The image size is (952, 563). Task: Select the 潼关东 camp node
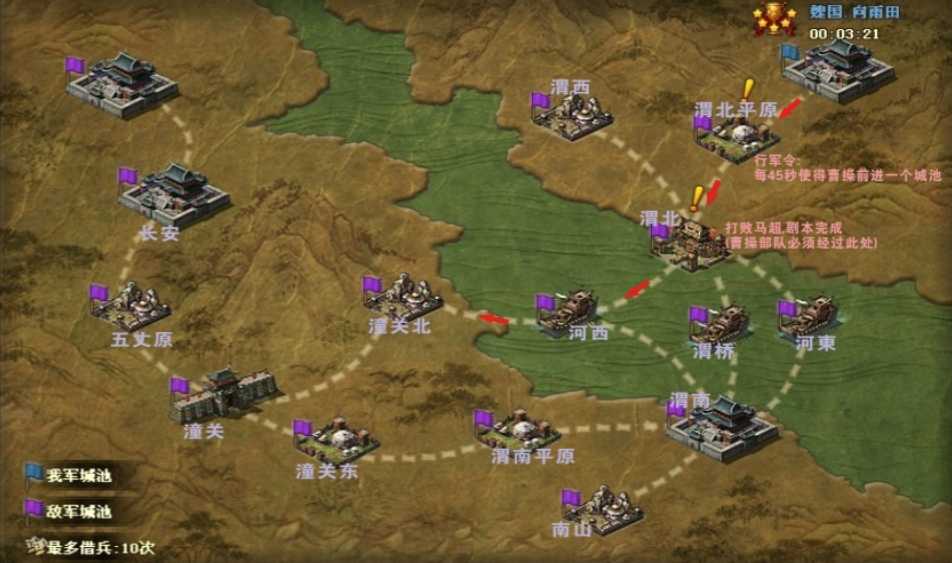coord(337,438)
